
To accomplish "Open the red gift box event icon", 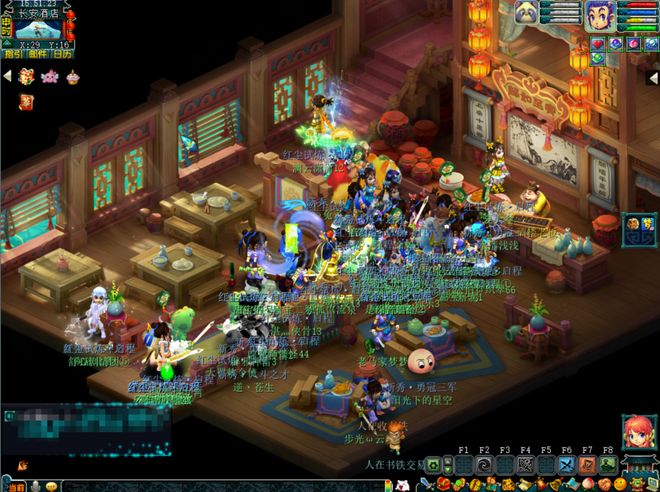I will coord(27,76).
